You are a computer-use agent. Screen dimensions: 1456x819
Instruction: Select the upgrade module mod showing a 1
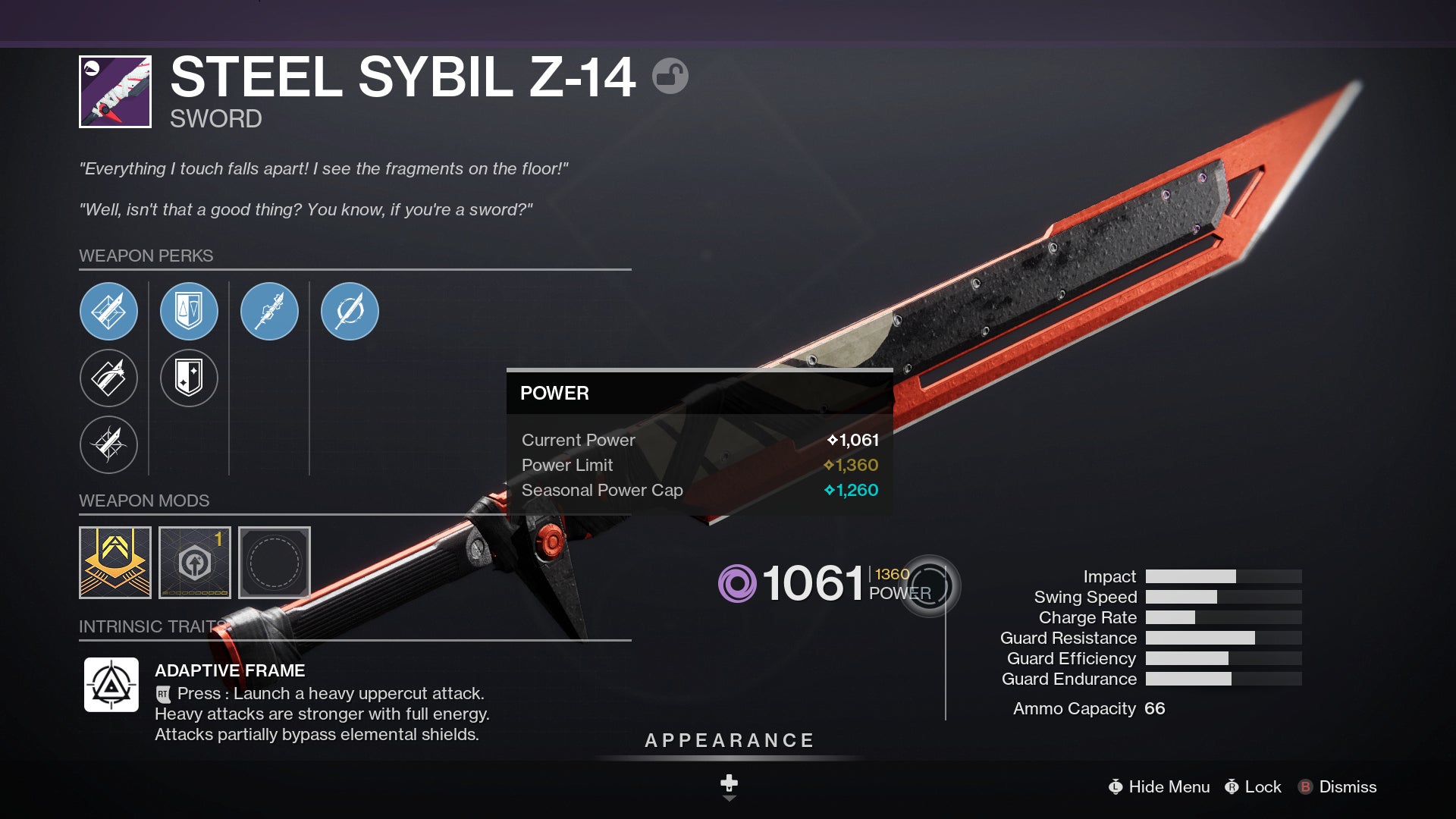pyautogui.click(x=195, y=563)
